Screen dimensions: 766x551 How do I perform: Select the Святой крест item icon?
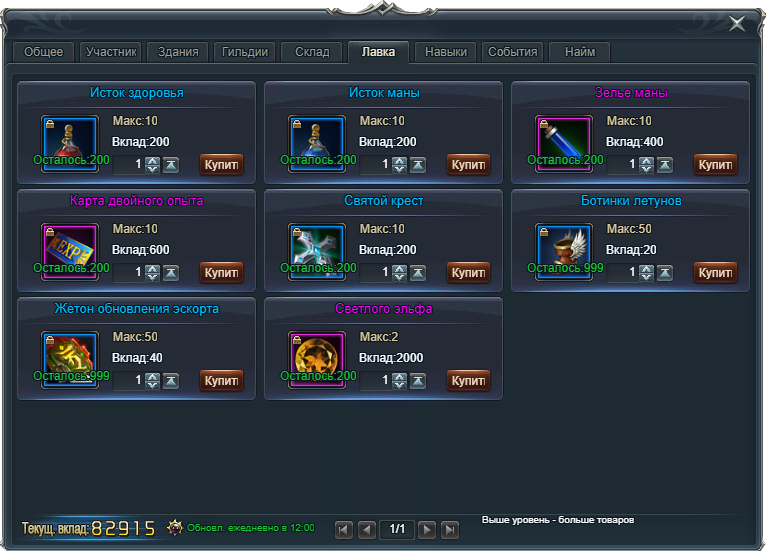(x=316, y=250)
